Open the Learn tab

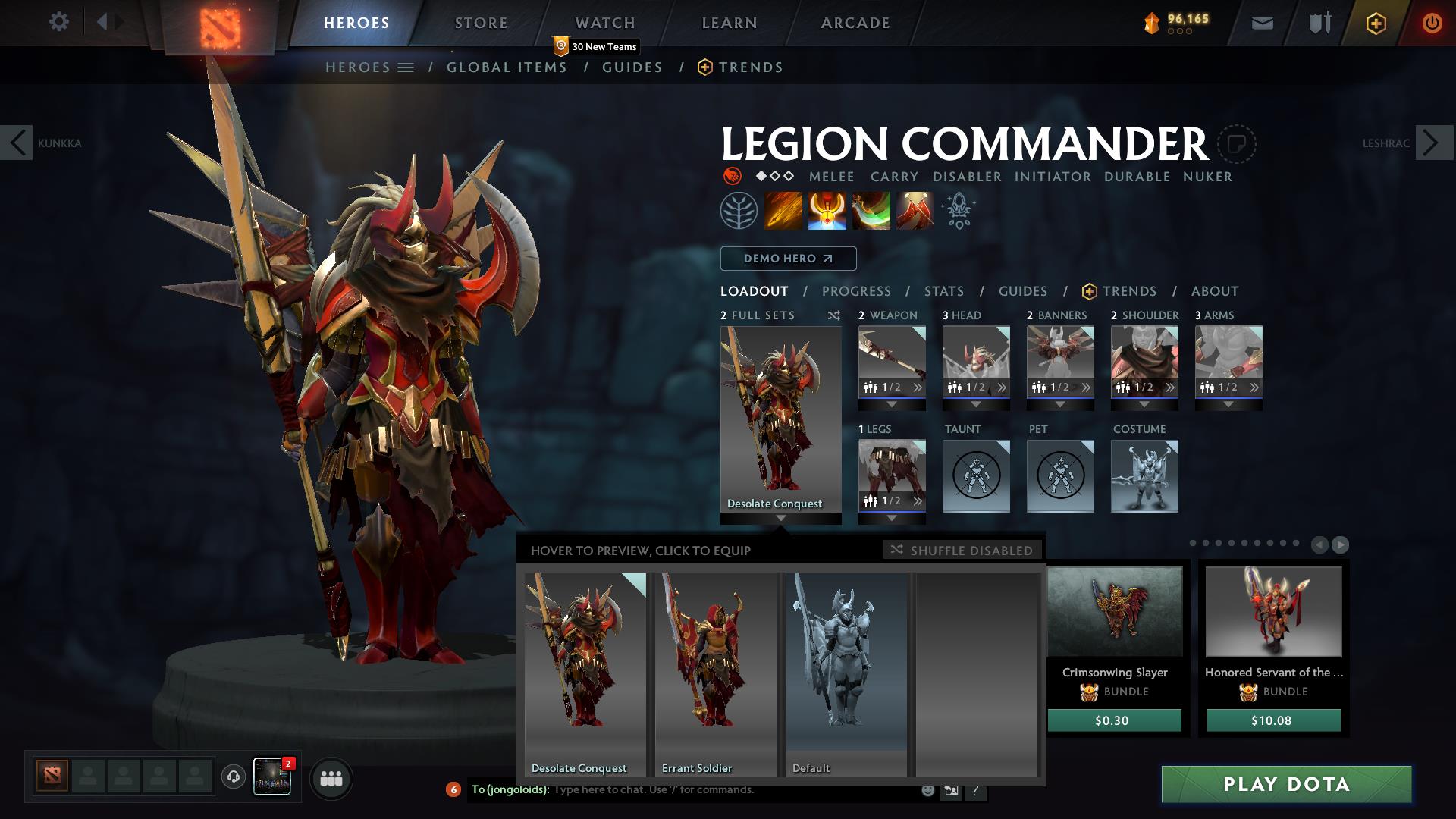(730, 23)
